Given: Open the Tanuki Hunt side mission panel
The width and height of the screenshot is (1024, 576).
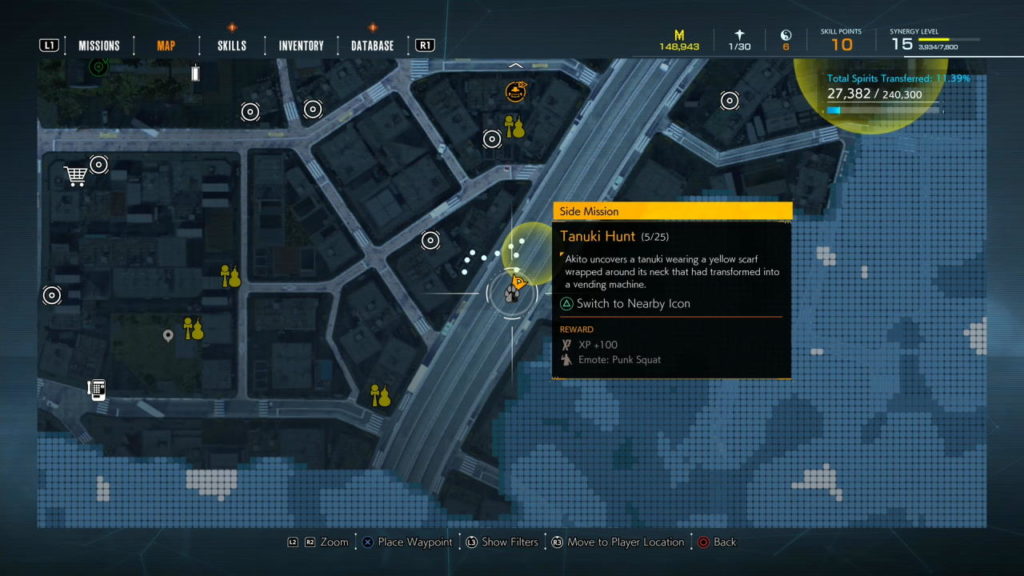Looking at the screenshot, I should (x=672, y=290).
